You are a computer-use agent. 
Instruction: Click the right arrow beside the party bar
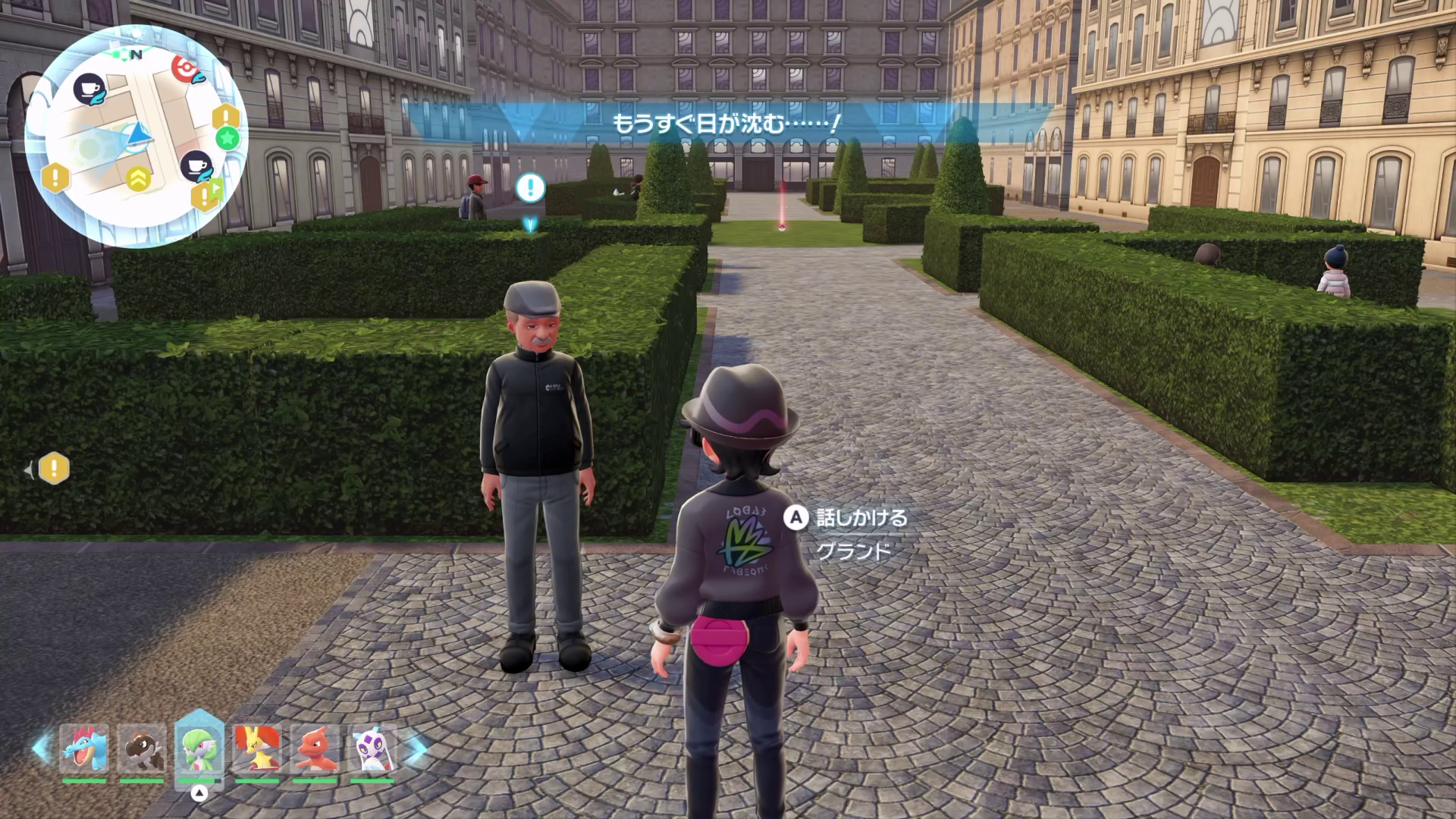click(x=416, y=748)
